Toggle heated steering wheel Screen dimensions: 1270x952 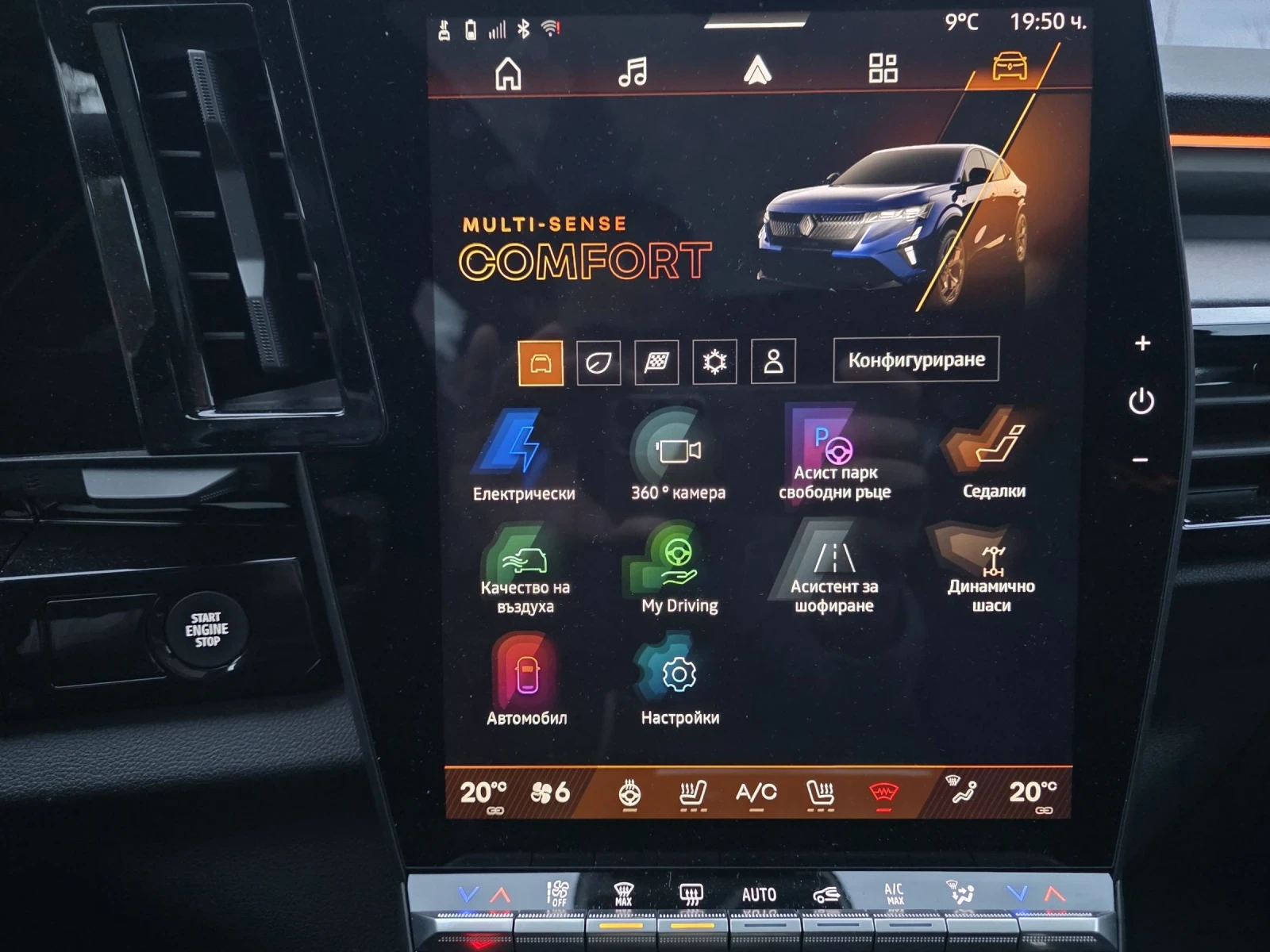click(x=631, y=793)
